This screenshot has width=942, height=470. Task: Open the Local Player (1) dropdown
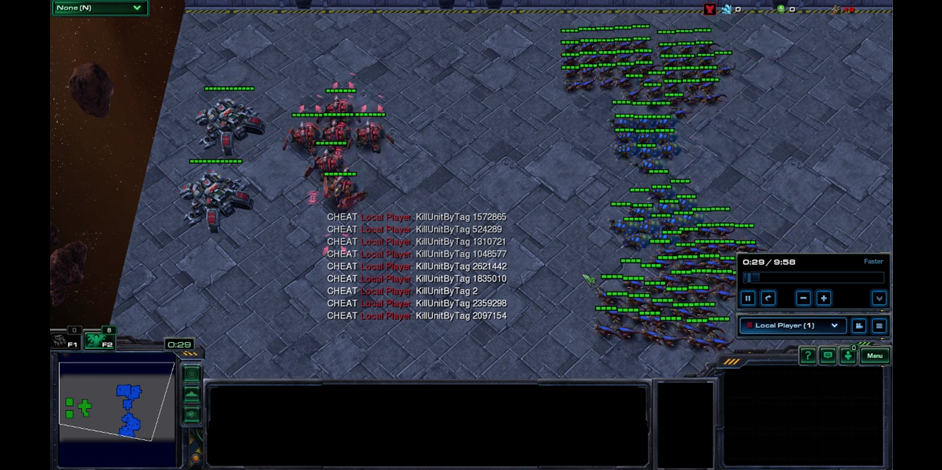792,326
